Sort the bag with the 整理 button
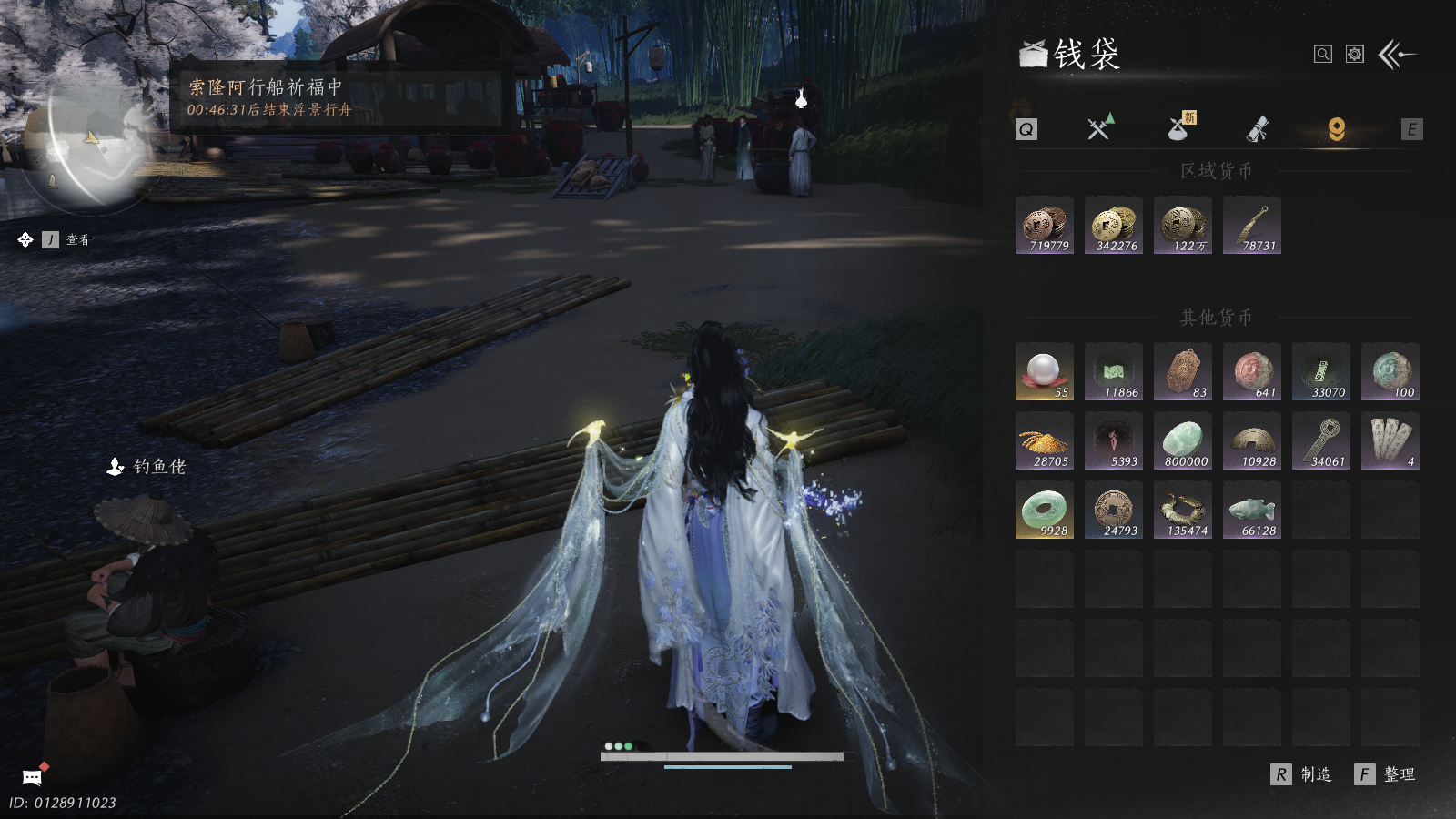1456x819 pixels. (x=1386, y=774)
